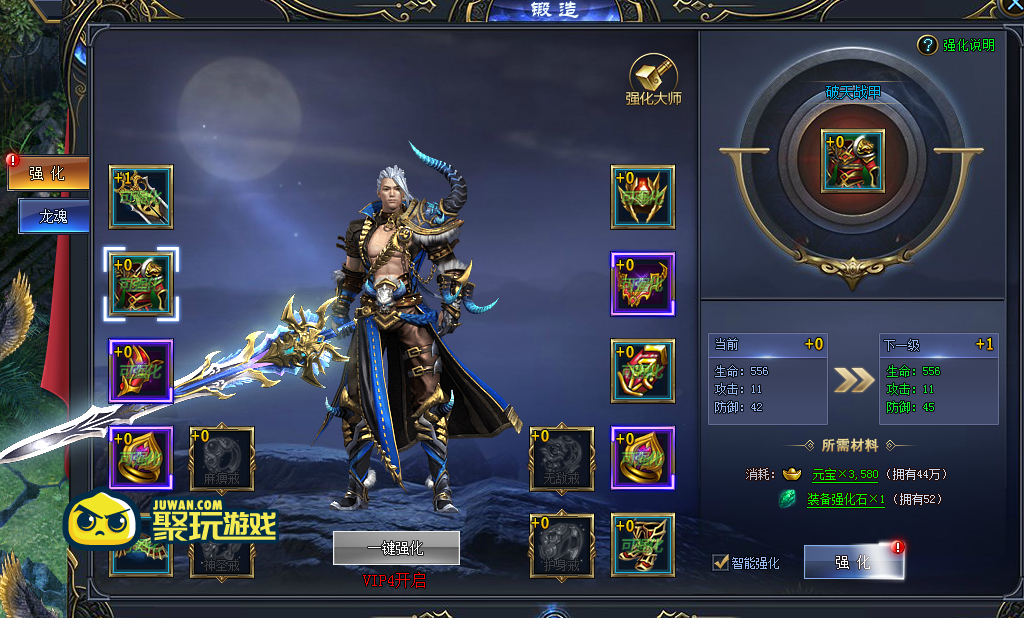Click the 强化 button beside 智能强化
The width and height of the screenshot is (1024, 618).
[853, 563]
